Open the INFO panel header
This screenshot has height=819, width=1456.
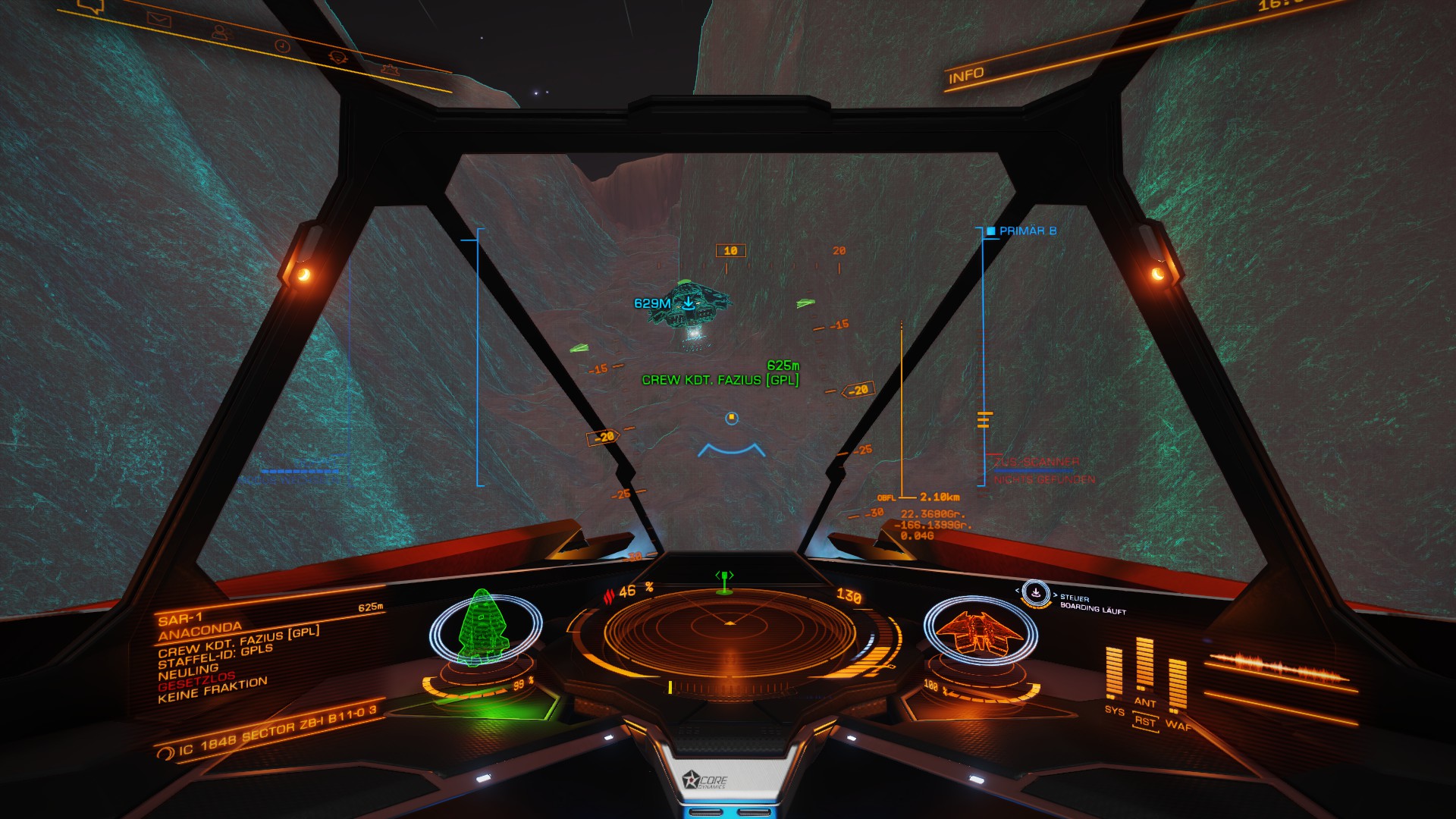966,76
